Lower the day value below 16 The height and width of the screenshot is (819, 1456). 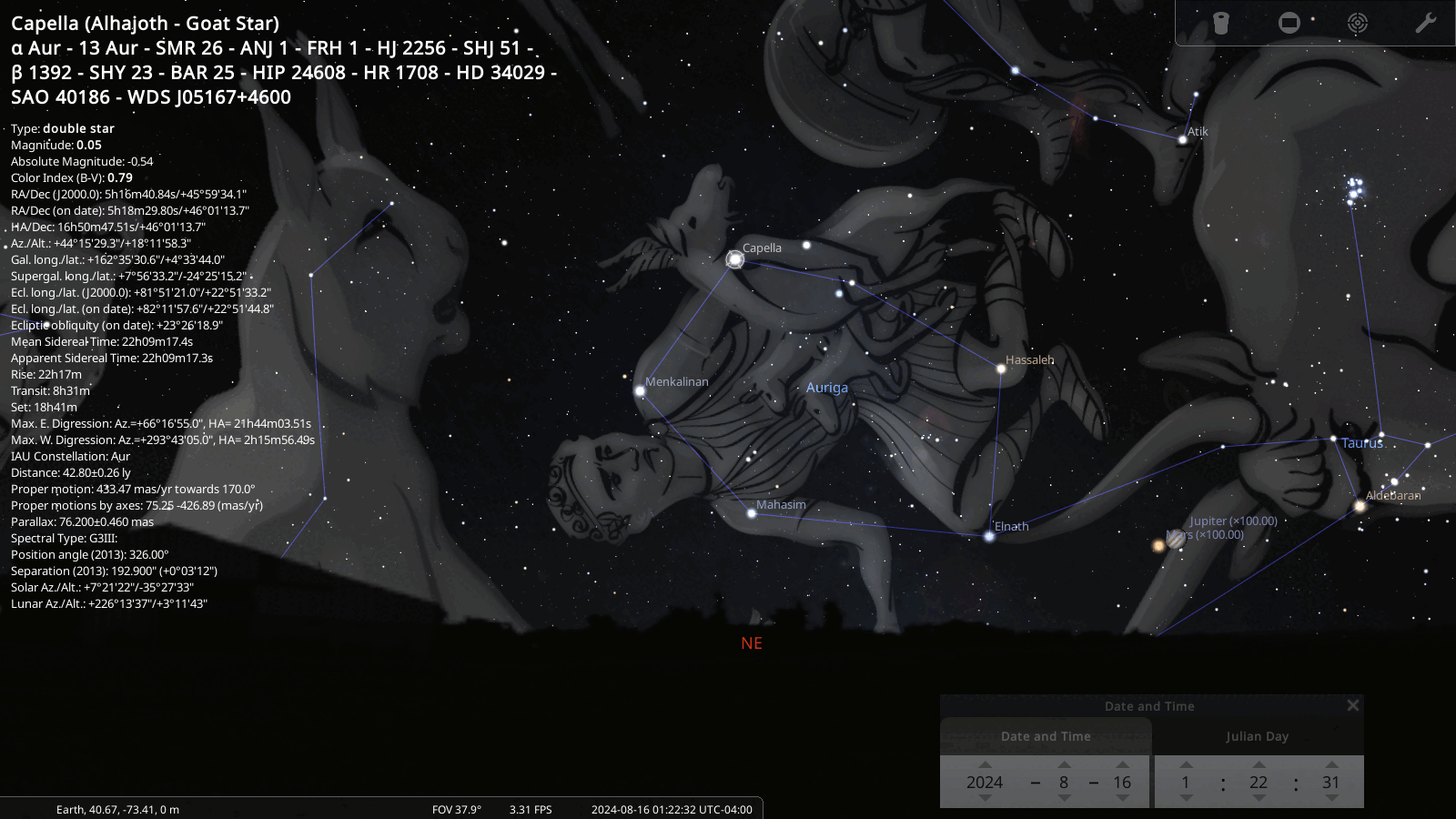[x=1122, y=798]
